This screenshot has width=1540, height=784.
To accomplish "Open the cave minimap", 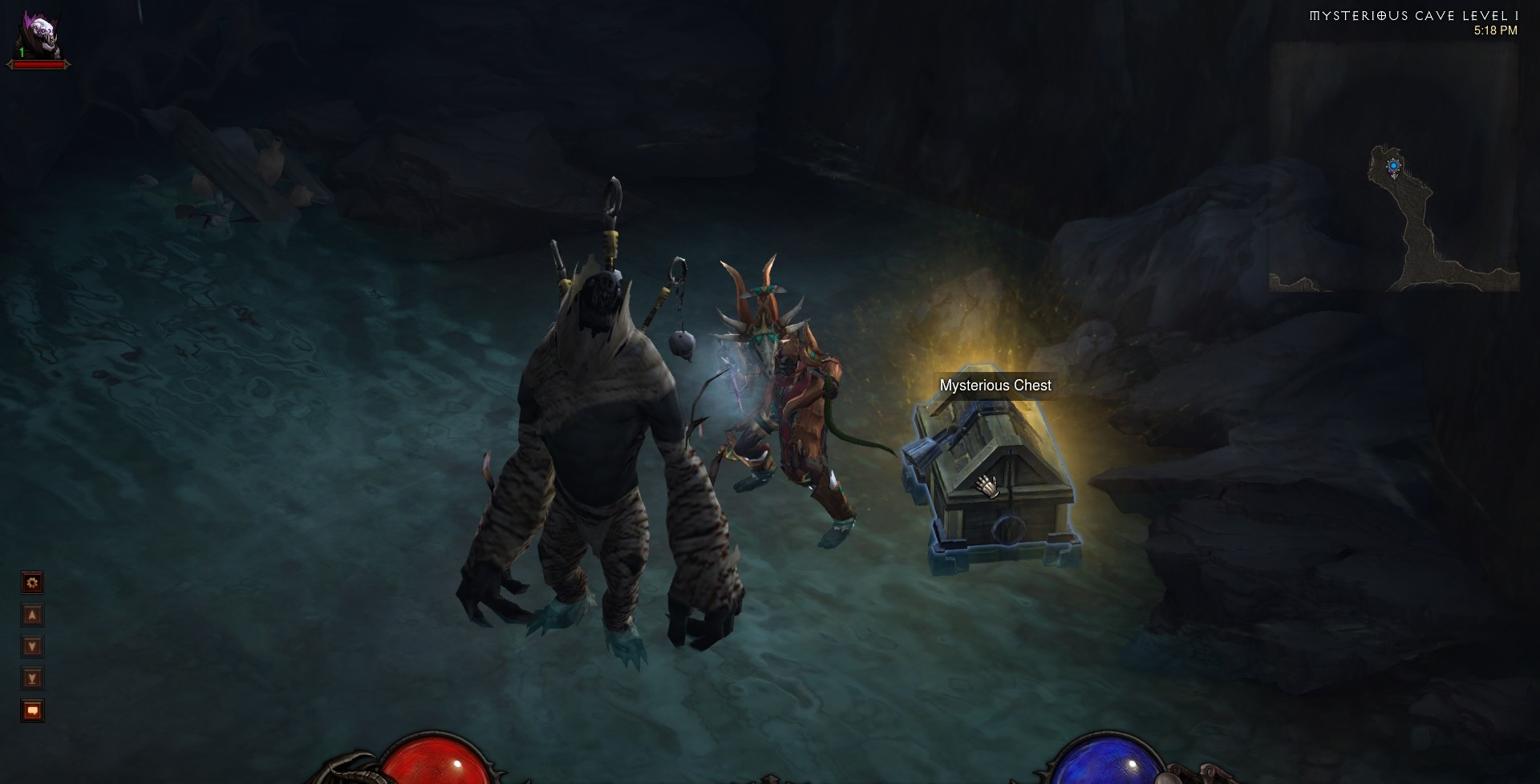I will (x=1395, y=218).
